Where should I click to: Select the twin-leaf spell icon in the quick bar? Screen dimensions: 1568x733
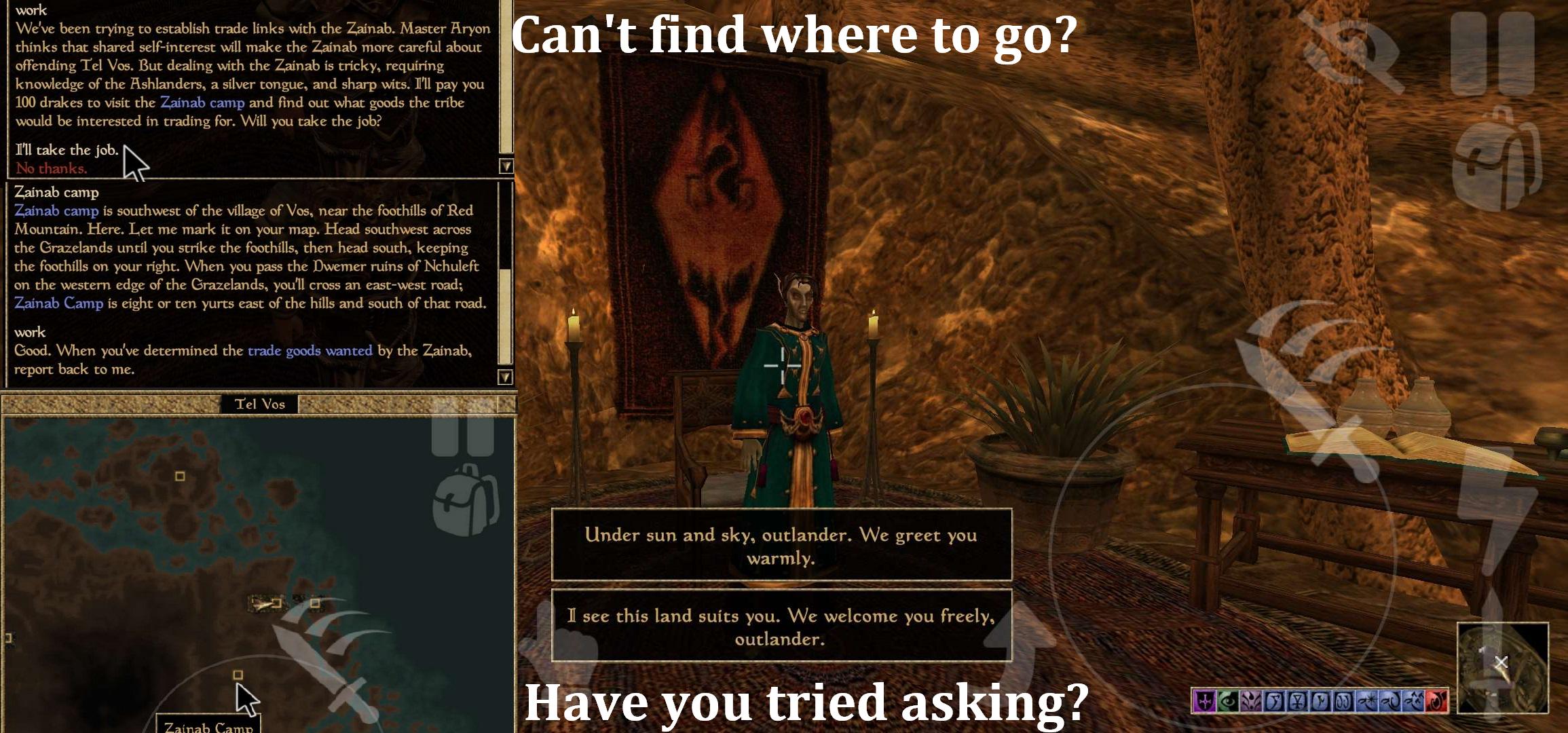tap(1250, 699)
